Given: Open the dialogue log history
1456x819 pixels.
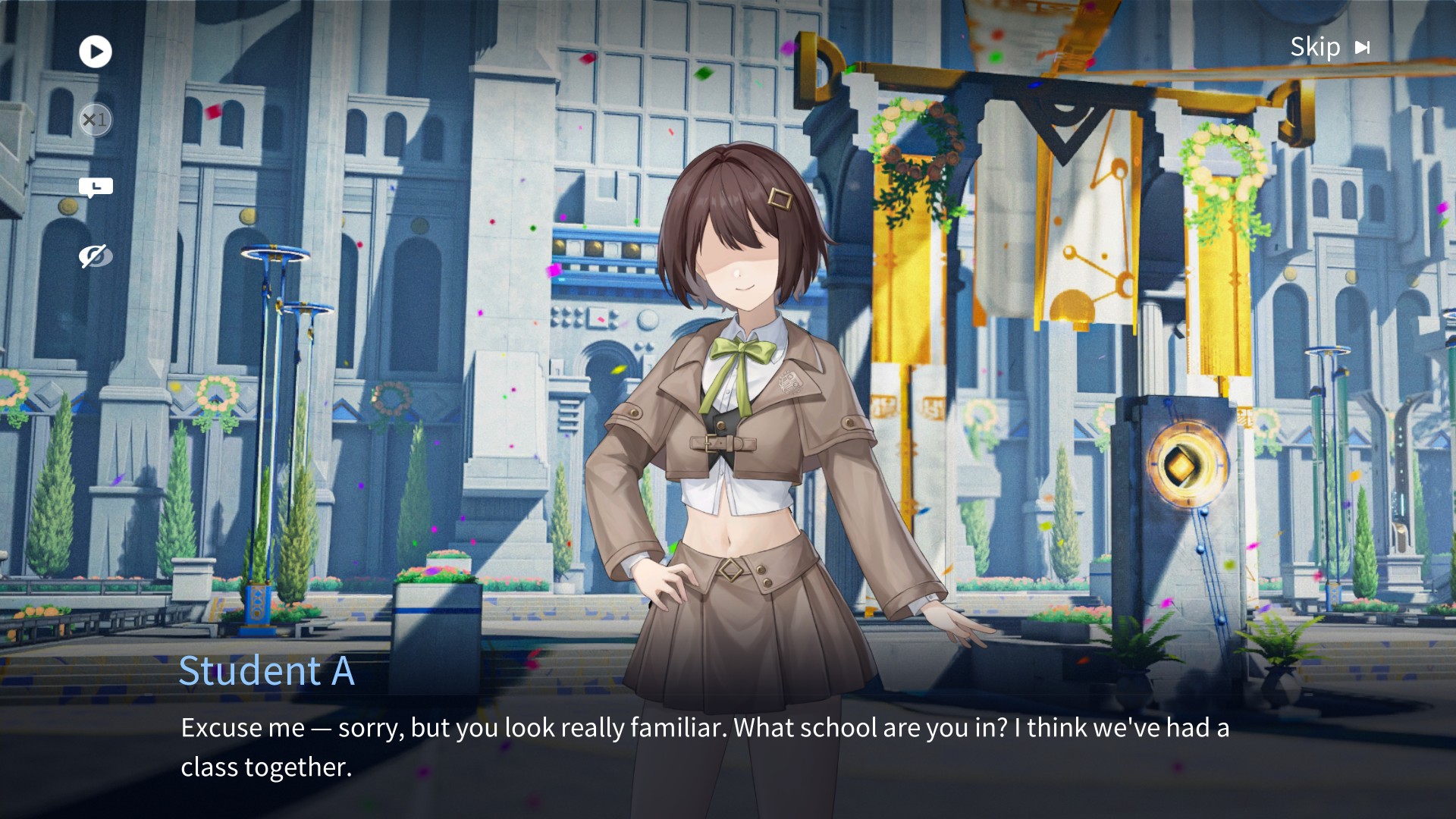Looking at the screenshot, I should 96,187.
